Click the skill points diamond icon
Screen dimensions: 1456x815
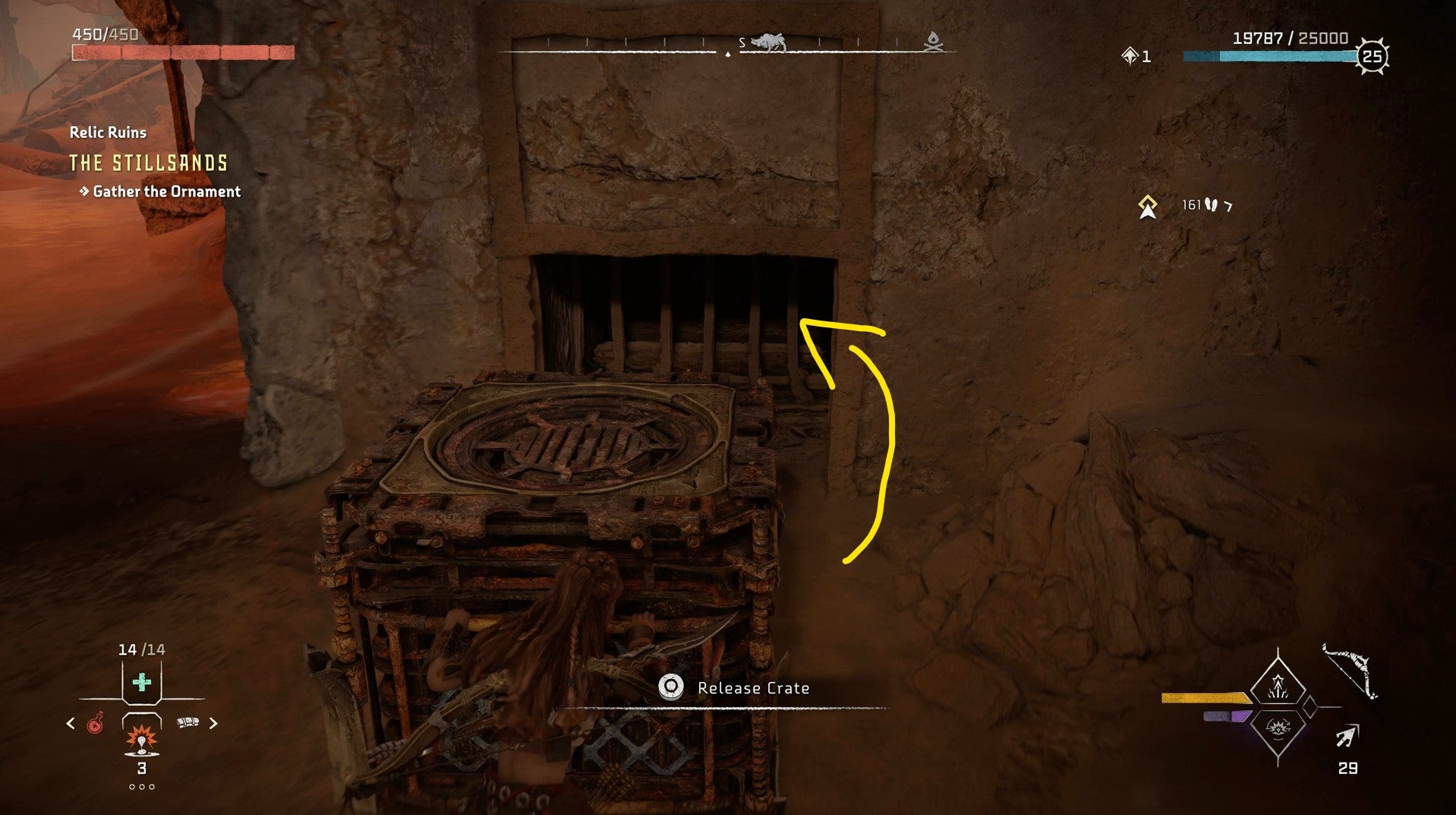coord(1130,56)
